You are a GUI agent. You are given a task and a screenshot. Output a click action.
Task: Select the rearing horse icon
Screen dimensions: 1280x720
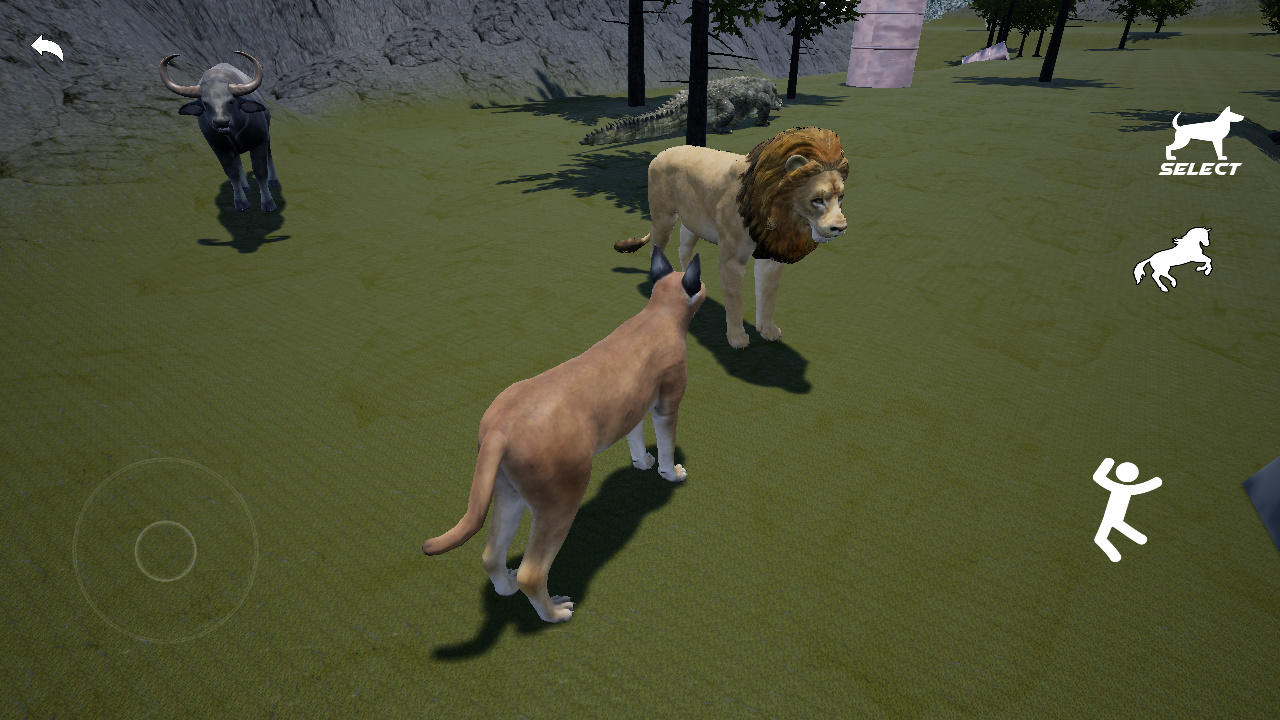pyautogui.click(x=1177, y=257)
